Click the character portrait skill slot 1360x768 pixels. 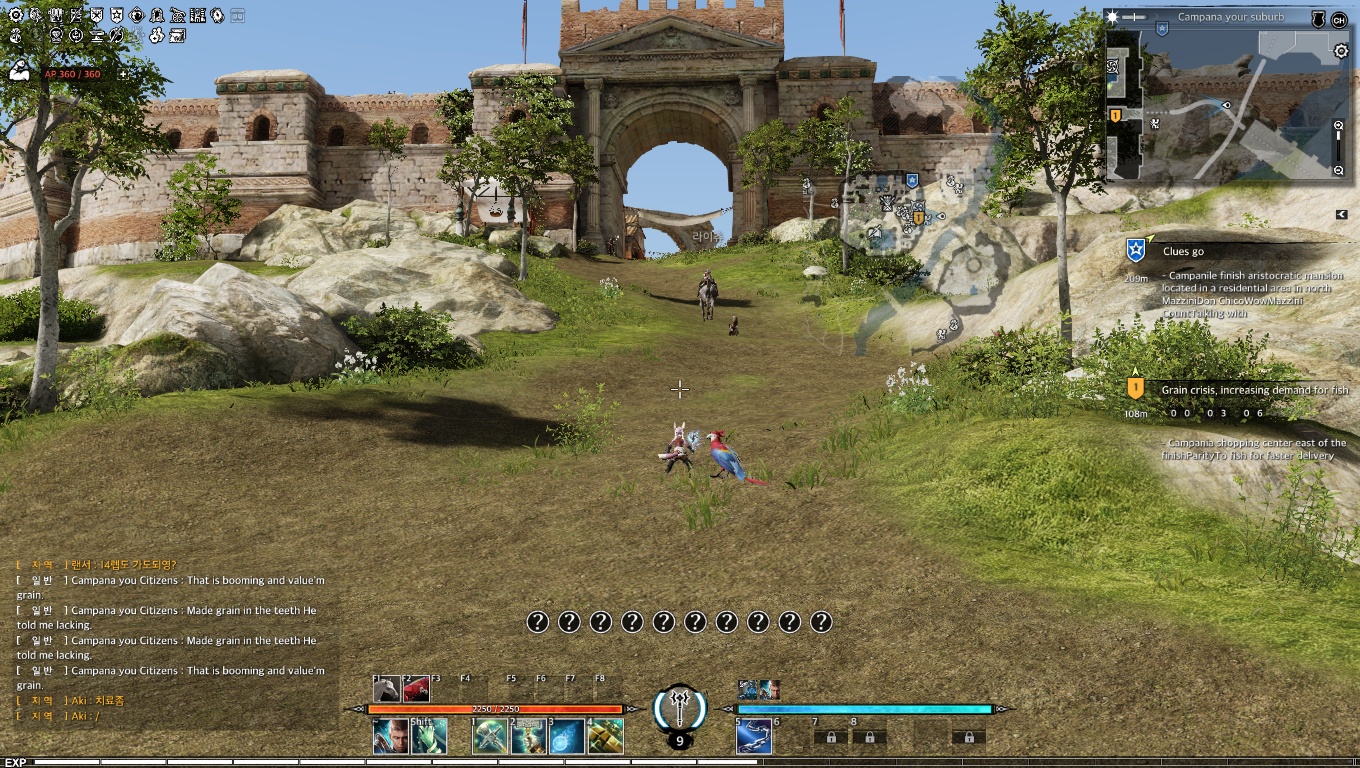[390, 737]
